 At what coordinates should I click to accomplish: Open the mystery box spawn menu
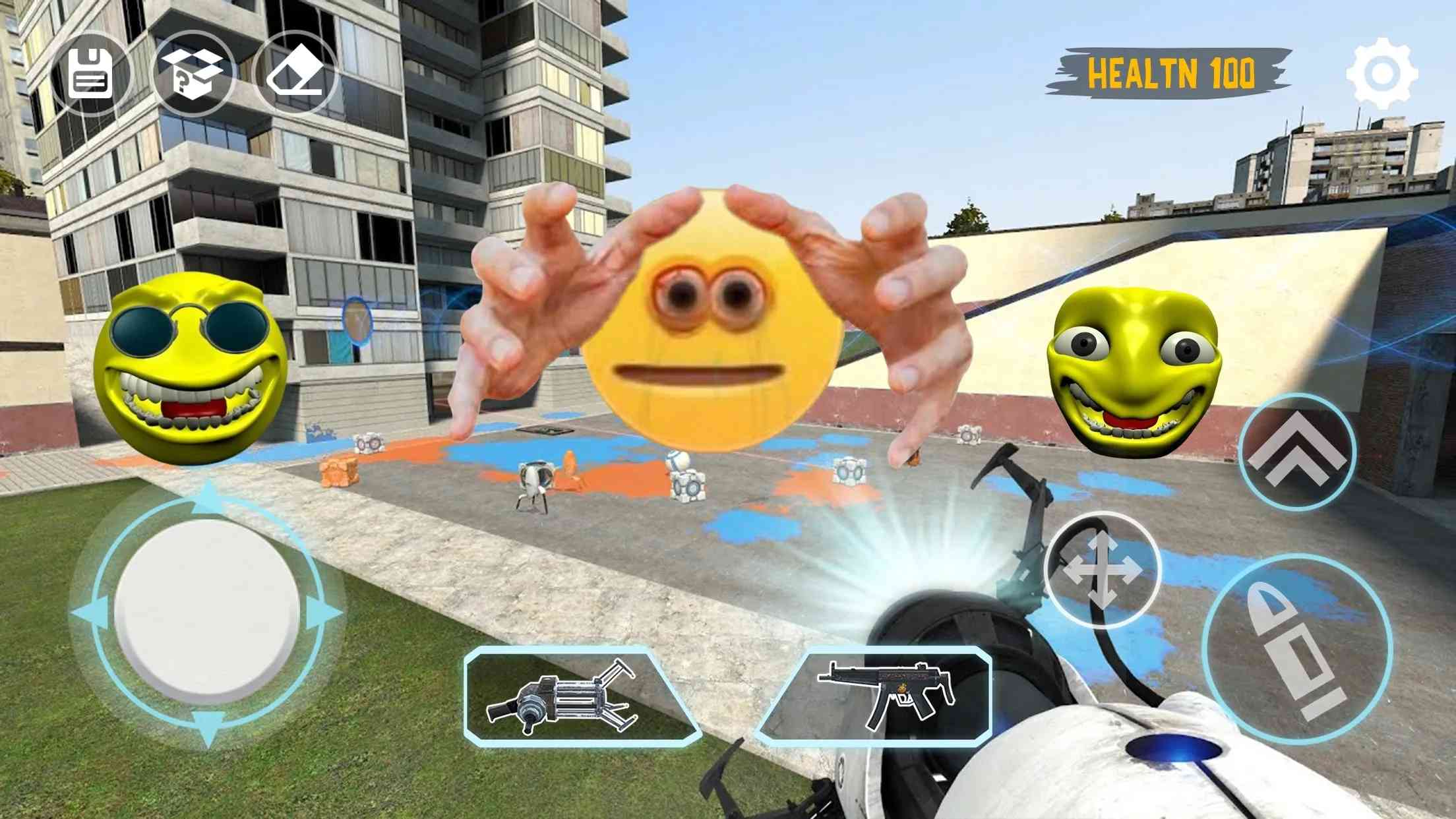click(193, 74)
